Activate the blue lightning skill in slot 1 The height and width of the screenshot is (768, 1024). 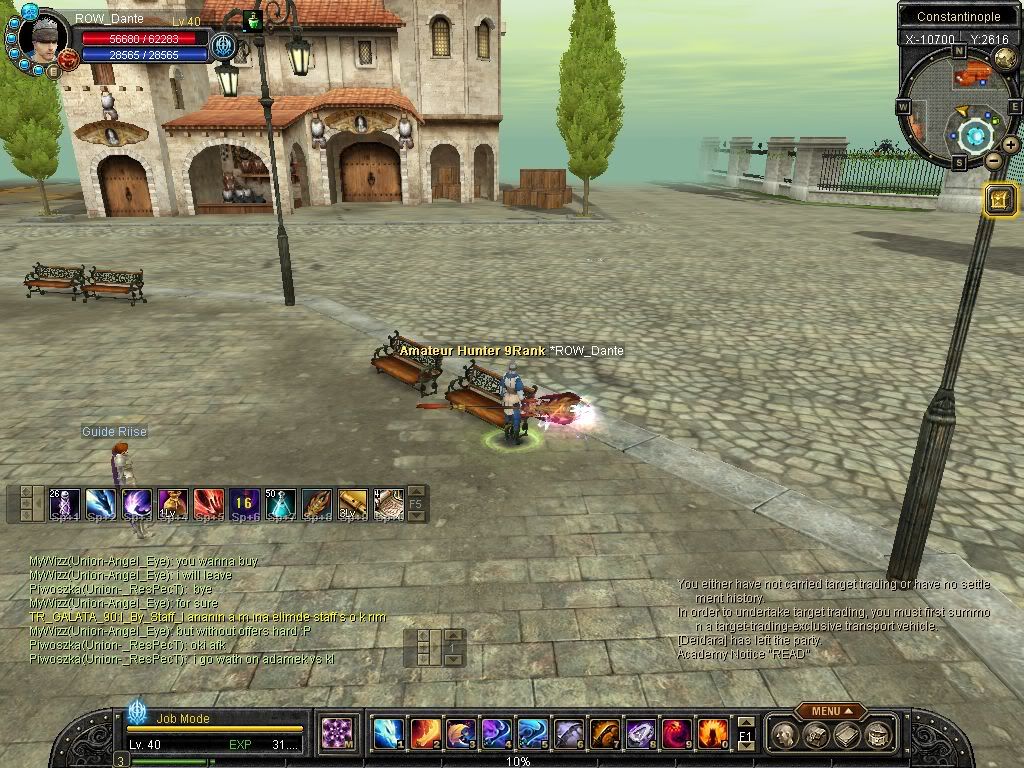387,735
